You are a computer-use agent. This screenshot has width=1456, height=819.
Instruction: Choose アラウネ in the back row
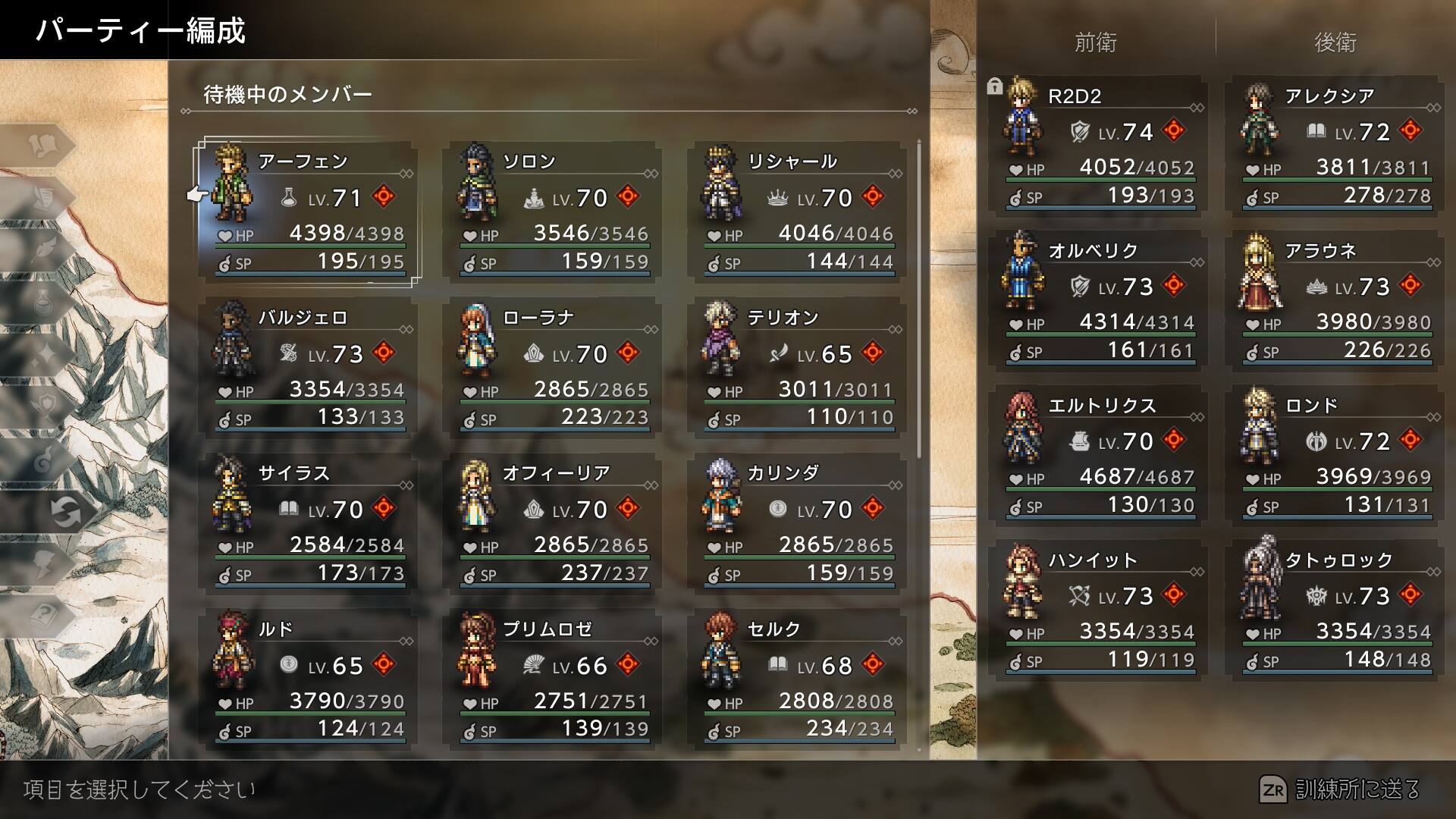[1333, 301]
